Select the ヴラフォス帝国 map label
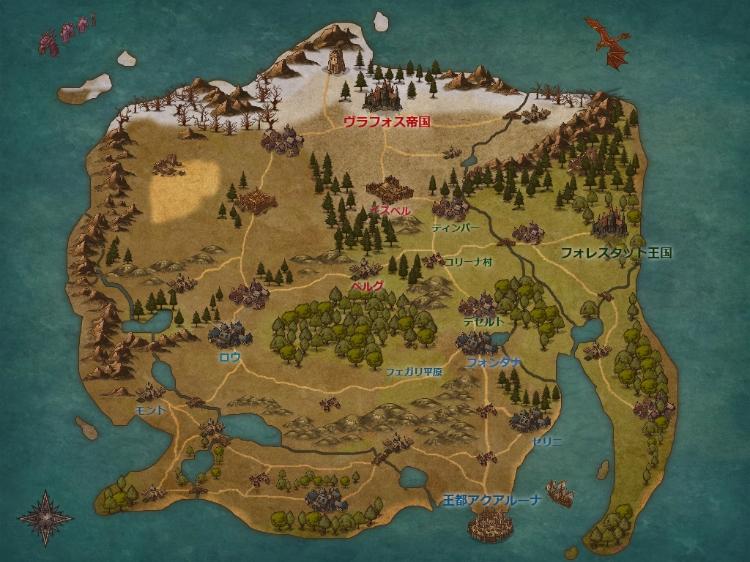 (386, 120)
